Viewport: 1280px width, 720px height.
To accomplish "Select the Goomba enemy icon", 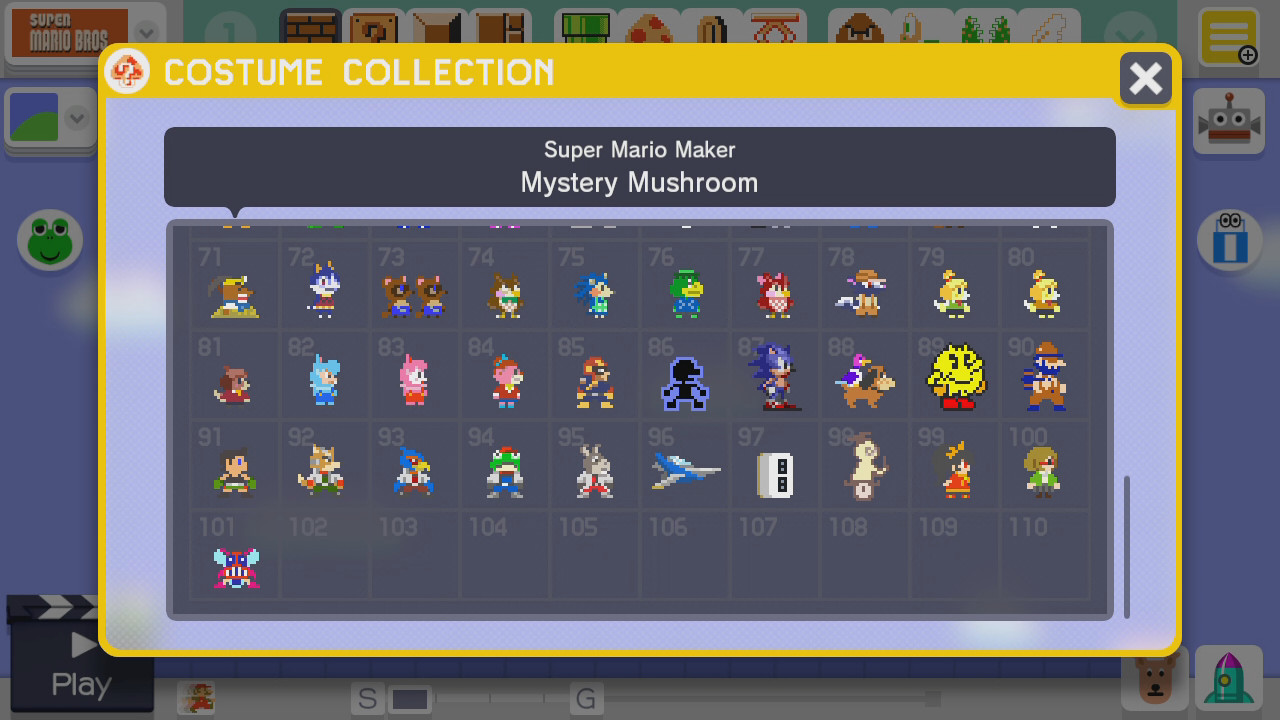I will pyautogui.click(x=858, y=22).
